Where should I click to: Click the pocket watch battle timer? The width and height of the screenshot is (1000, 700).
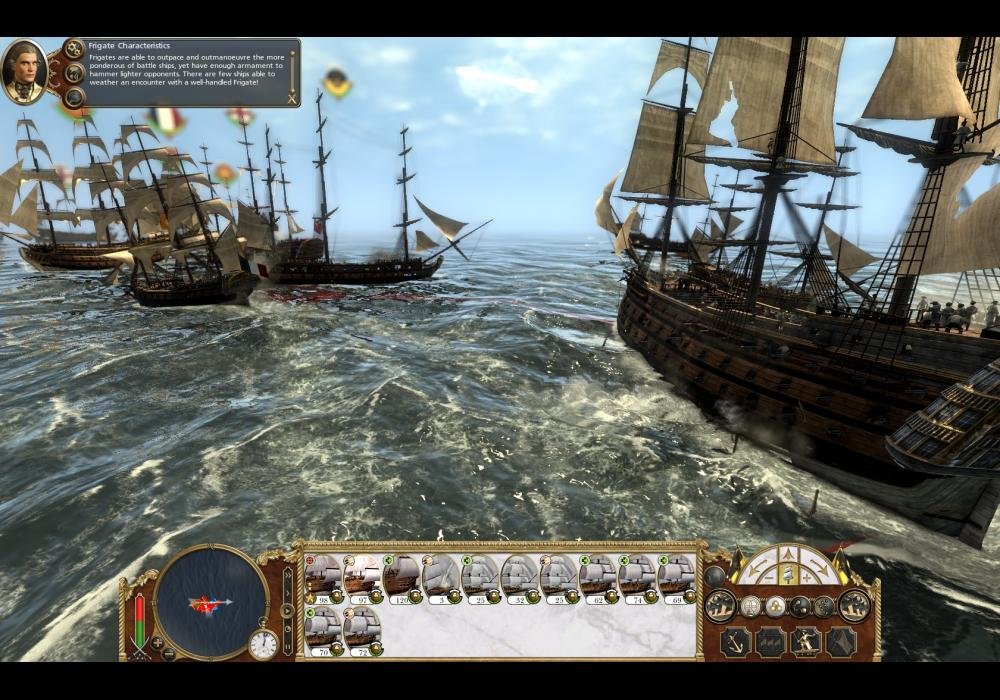[263, 644]
